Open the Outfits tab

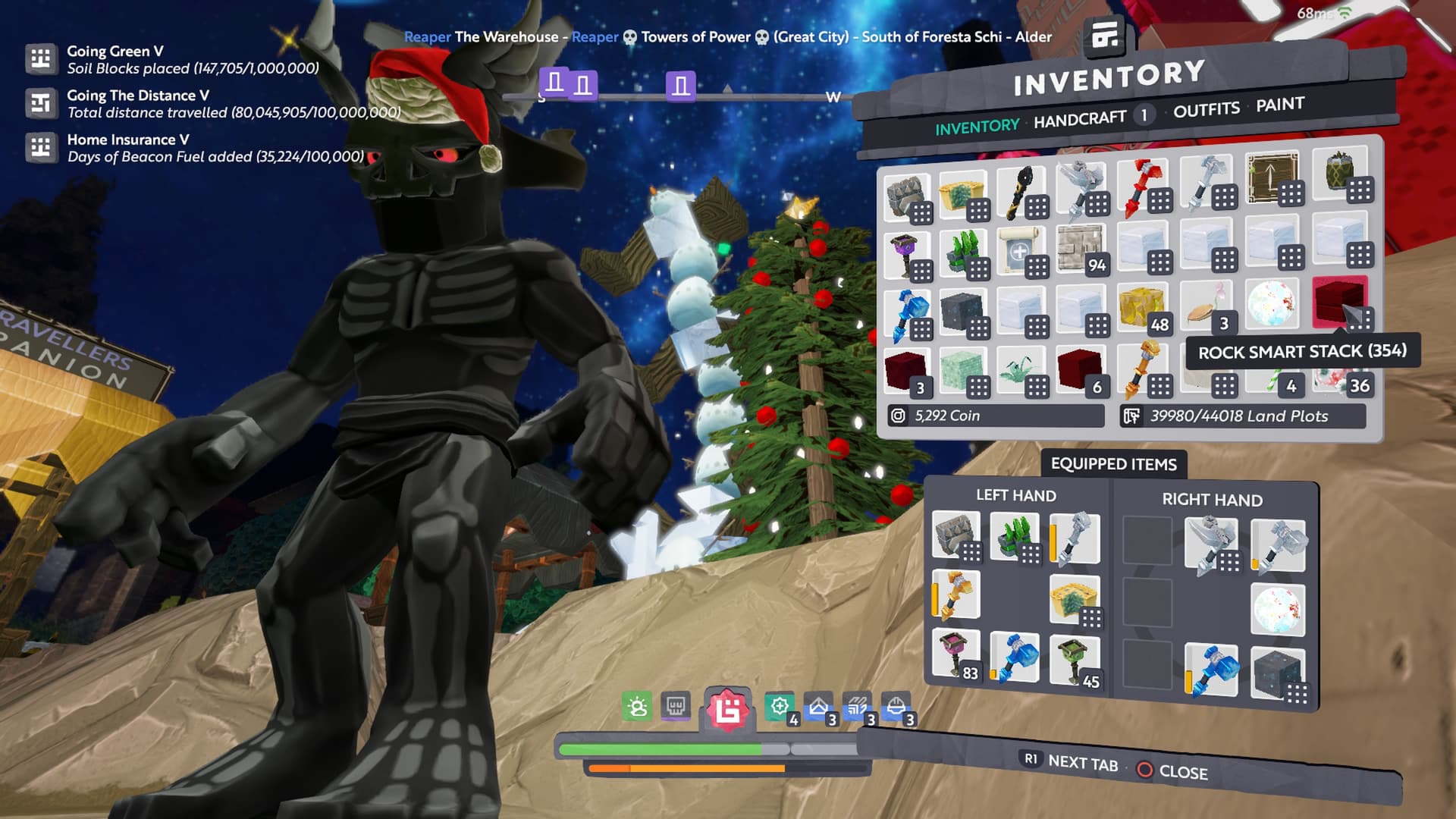[1206, 110]
